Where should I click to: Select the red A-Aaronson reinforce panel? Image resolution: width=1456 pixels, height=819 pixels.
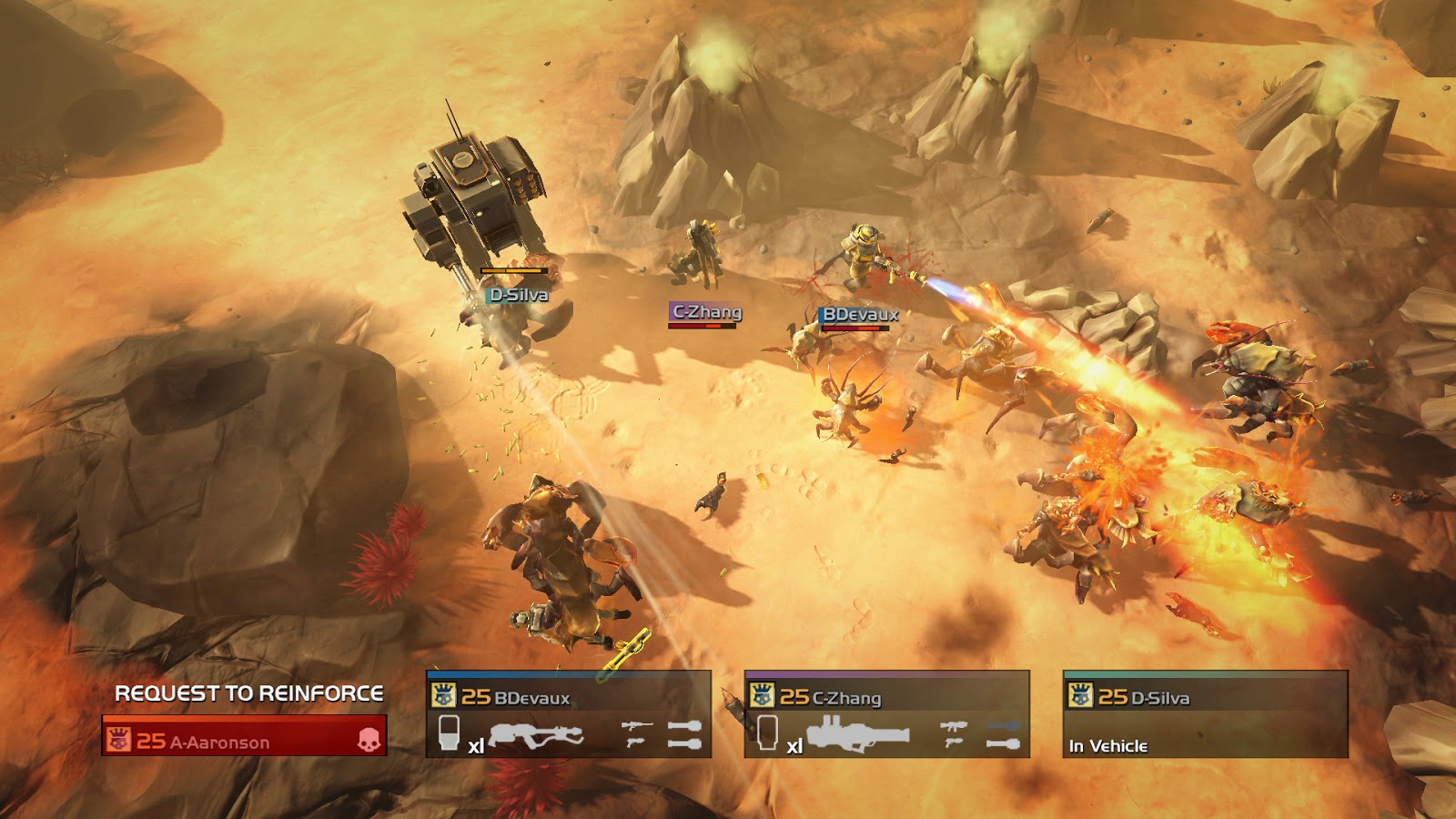point(244,736)
